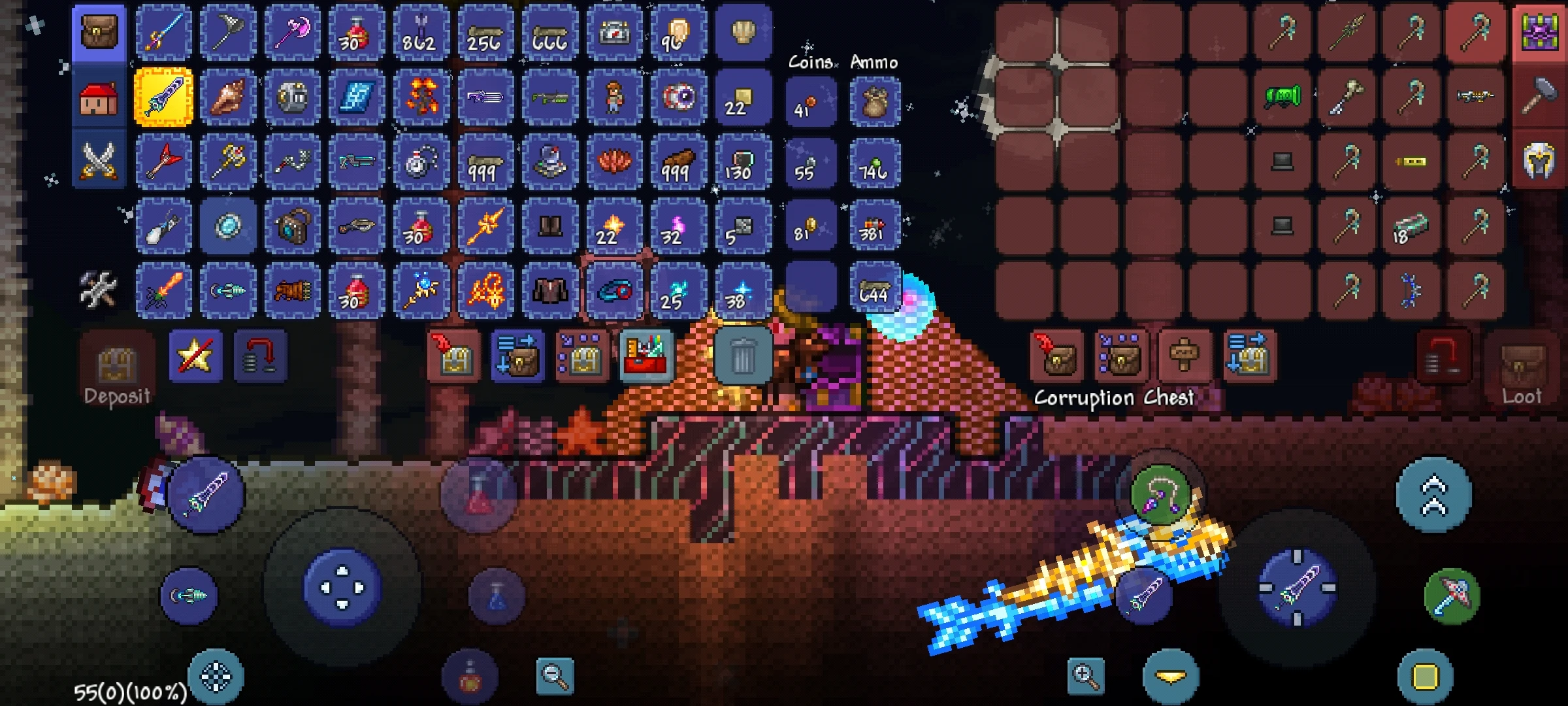
Task: Switch to the housing menu icon
Action: 98,98
